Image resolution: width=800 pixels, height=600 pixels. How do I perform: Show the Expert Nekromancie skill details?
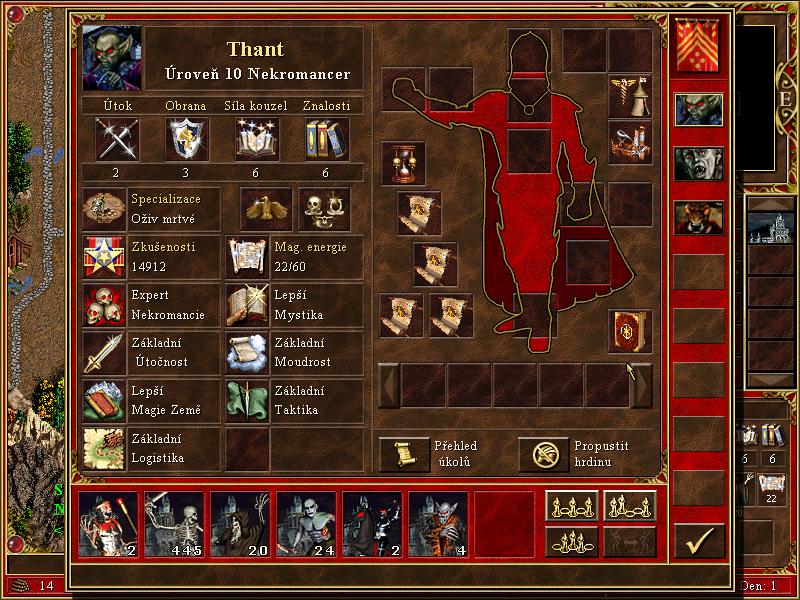pos(106,306)
